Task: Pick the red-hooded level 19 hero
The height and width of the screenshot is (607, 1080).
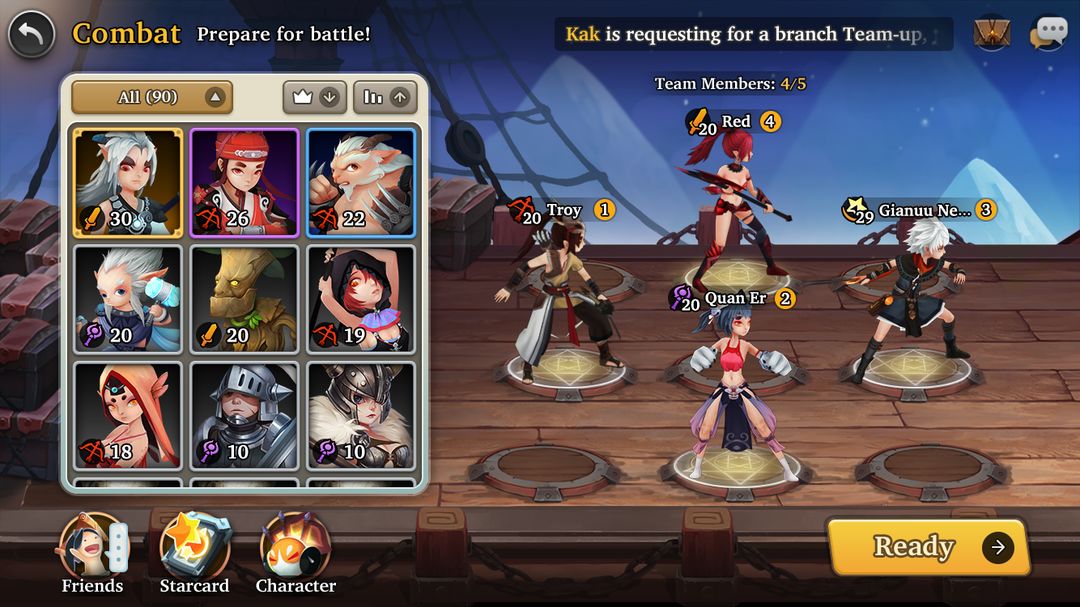Action: [361, 299]
